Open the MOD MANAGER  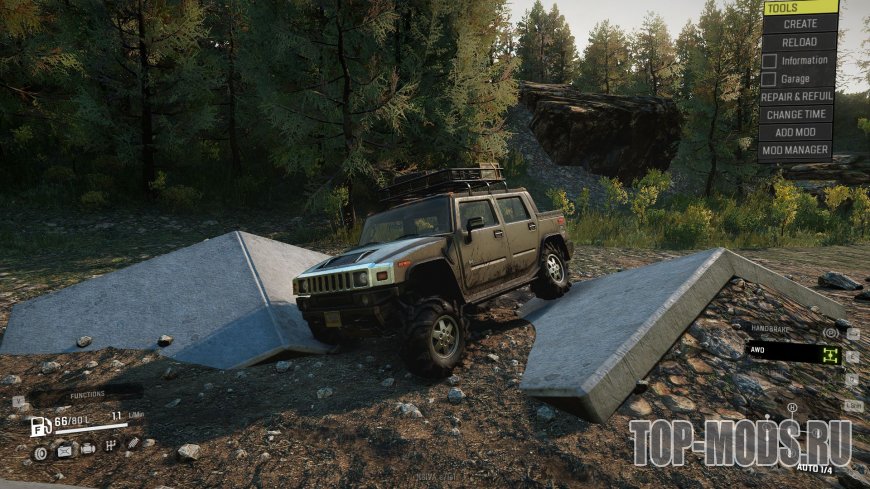[797, 151]
